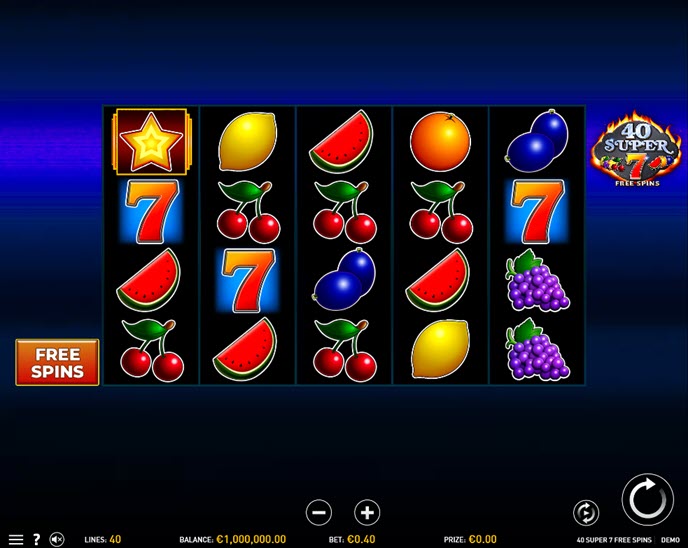Viewport: 688px width, 548px height.
Task: Spin the reels with the circular arrow button
Action: coord(647,499)
